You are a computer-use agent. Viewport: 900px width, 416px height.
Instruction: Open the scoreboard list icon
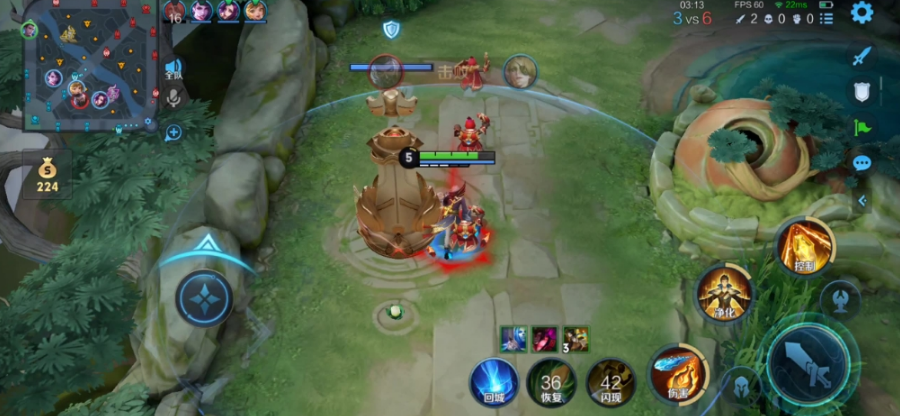(826, 19)
